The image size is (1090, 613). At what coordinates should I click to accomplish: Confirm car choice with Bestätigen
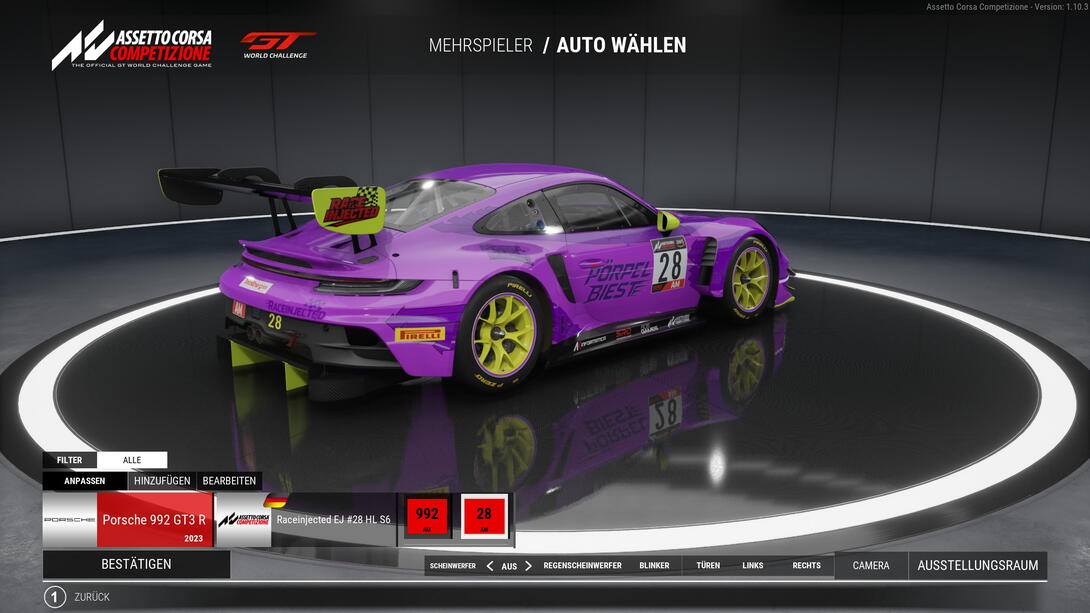[x=136, y=564]
